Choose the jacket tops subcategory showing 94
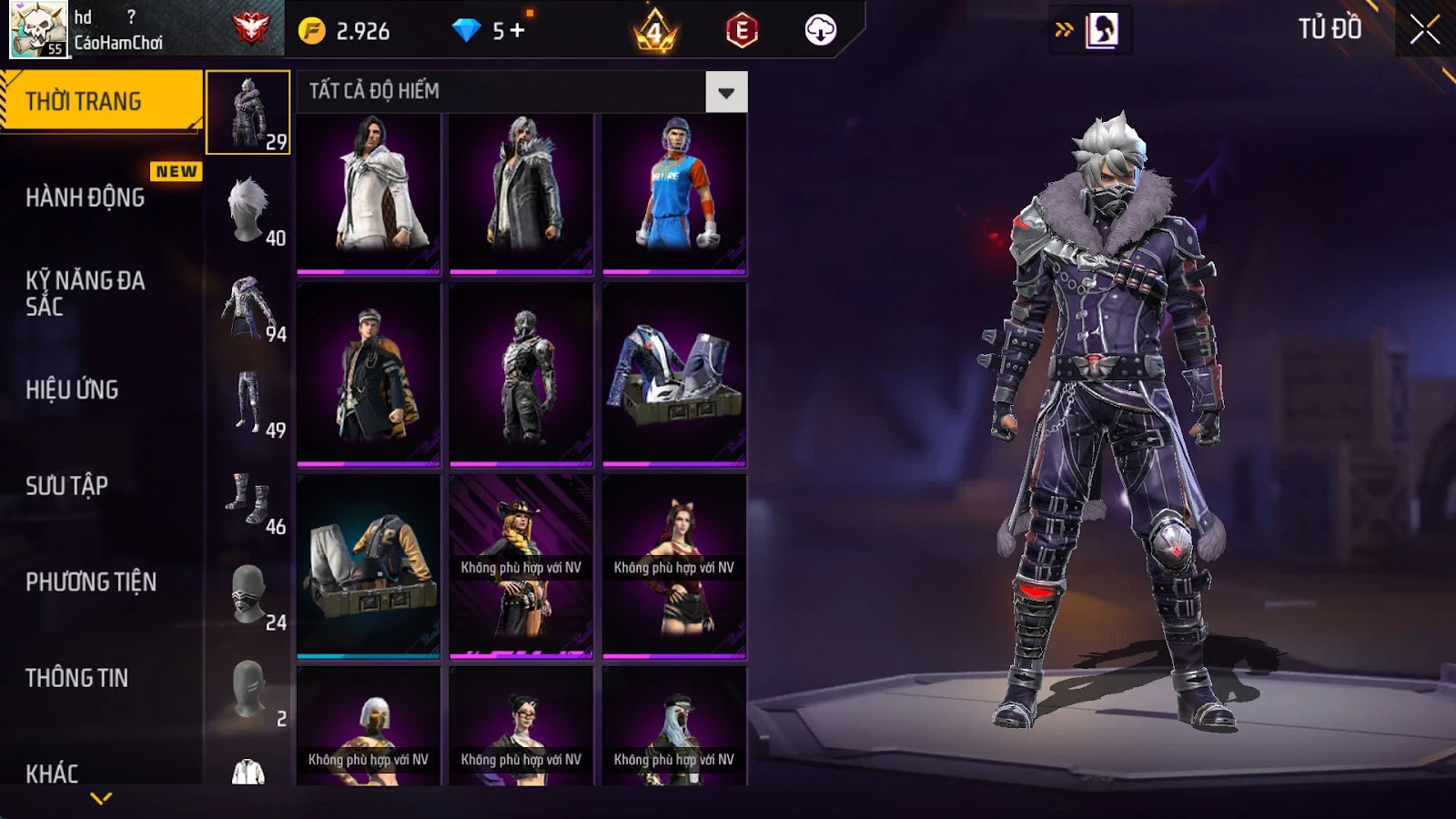This screenshot has height=819, width=1456. (x=248, y=307)
